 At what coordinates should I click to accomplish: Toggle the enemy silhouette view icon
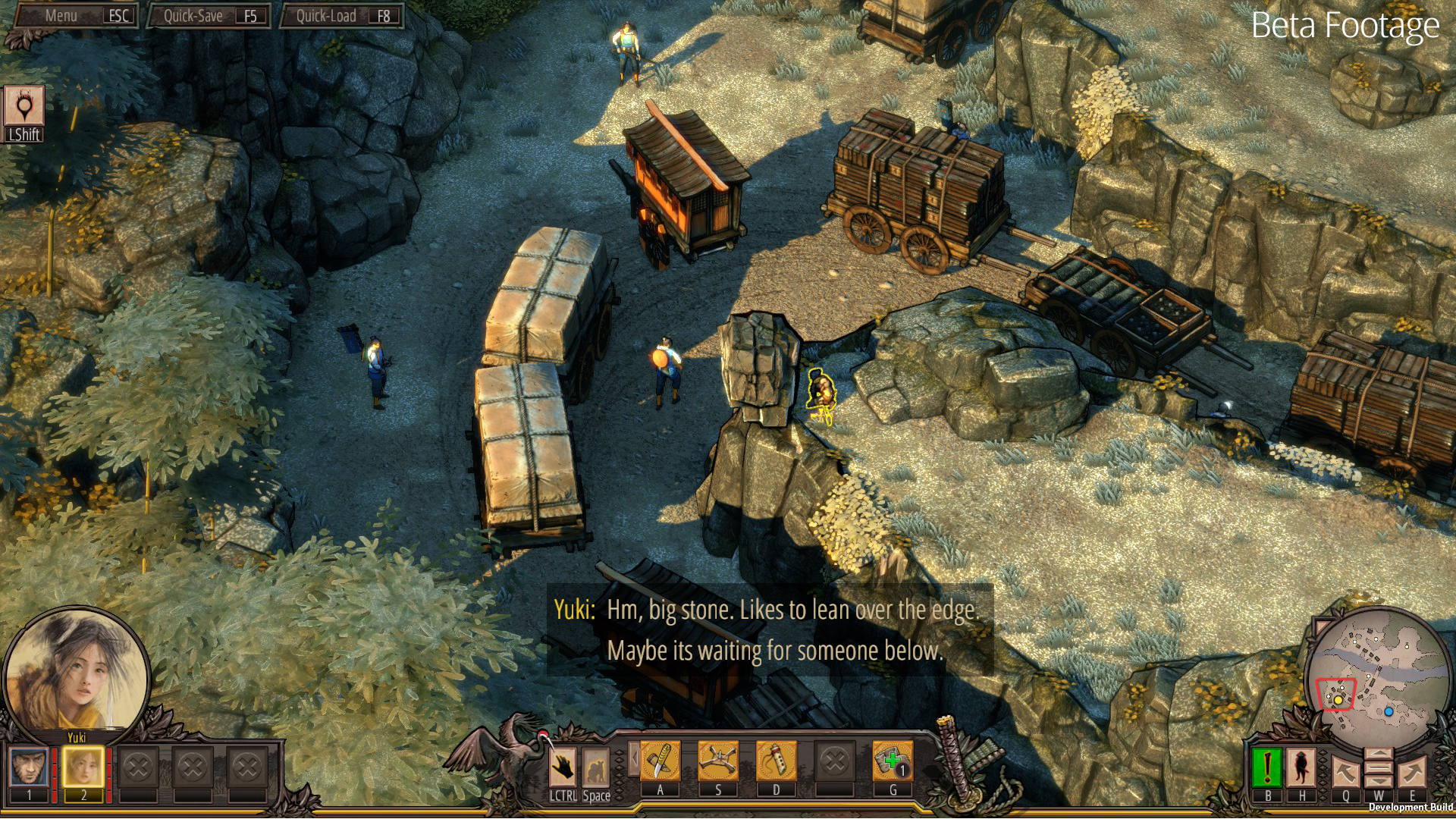tap(1301, 767)
